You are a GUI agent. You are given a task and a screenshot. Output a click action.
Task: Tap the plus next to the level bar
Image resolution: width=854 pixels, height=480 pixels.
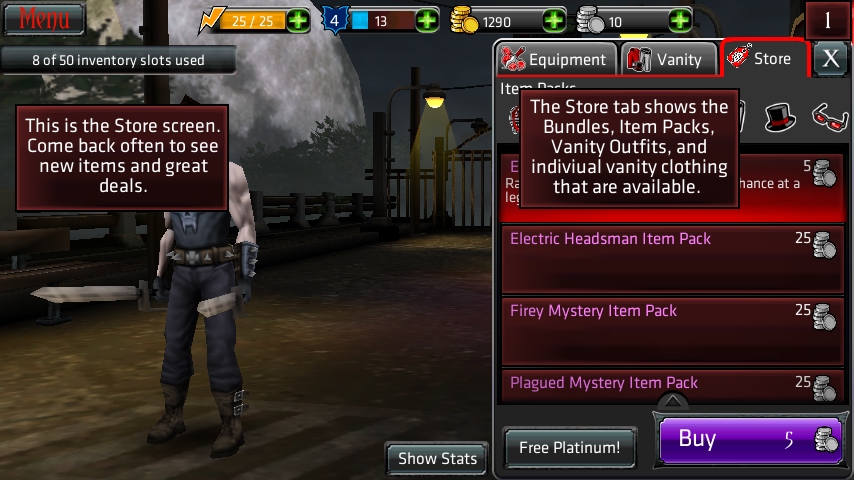[x=427, y=20]
